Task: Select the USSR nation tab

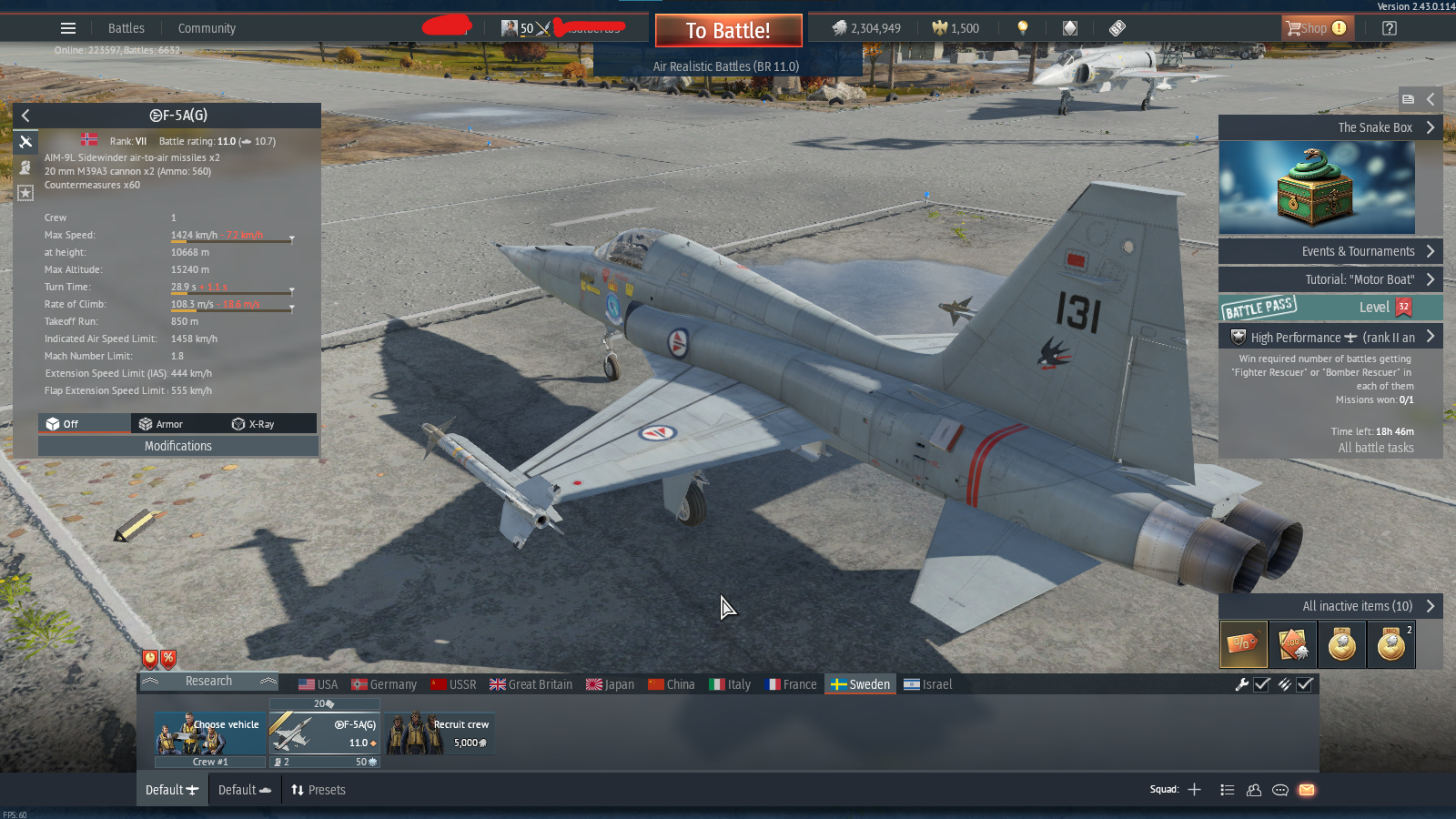Action: (x=453, y=684)
